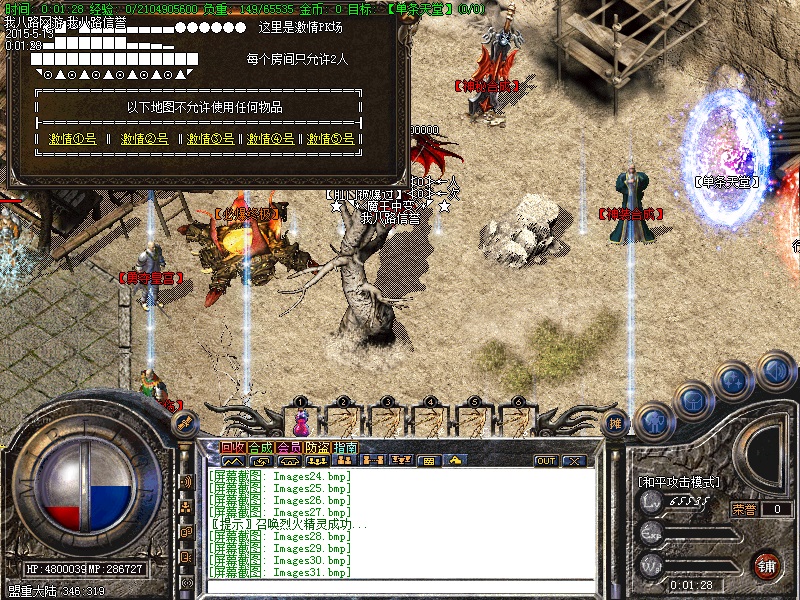Open the bag inventory round button

[694, 400]
